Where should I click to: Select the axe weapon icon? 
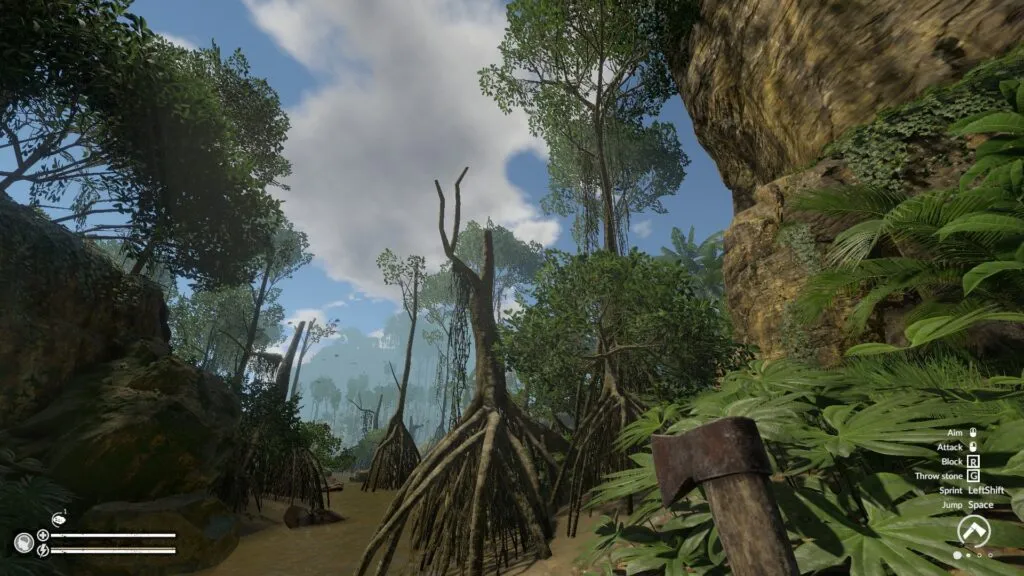point(973,530)
